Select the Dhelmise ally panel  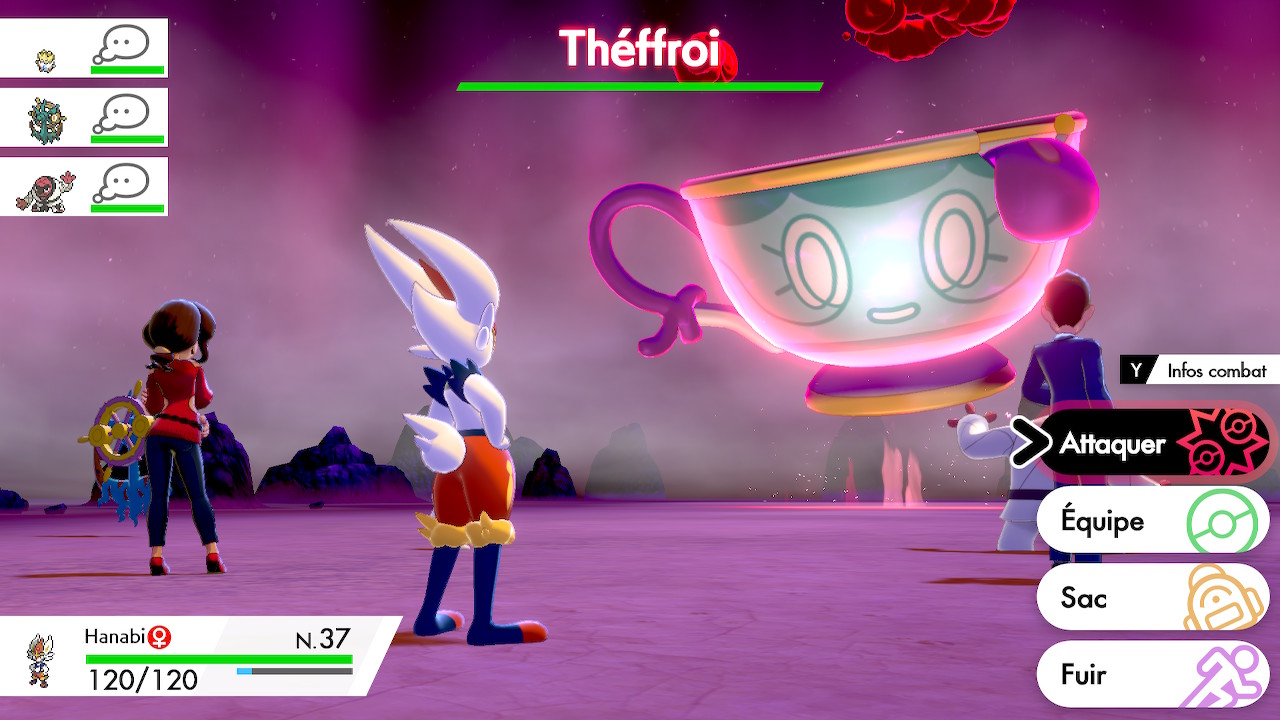[84, 117]
